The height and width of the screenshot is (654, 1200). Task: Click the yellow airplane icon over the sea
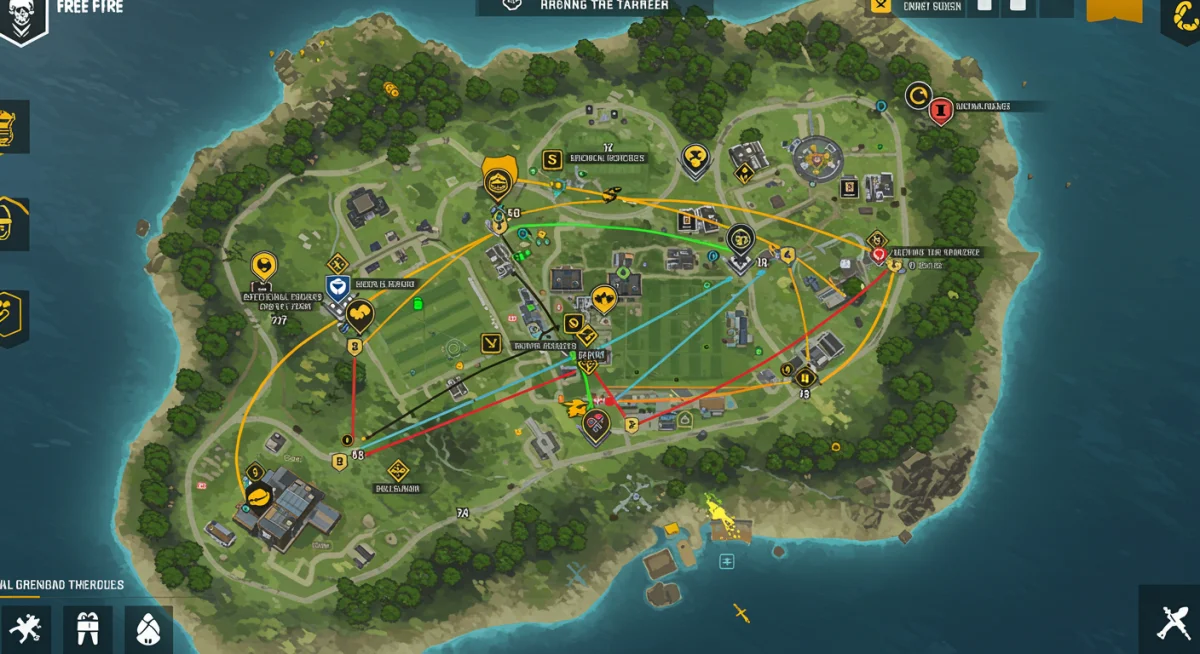[x=740, y=611]
